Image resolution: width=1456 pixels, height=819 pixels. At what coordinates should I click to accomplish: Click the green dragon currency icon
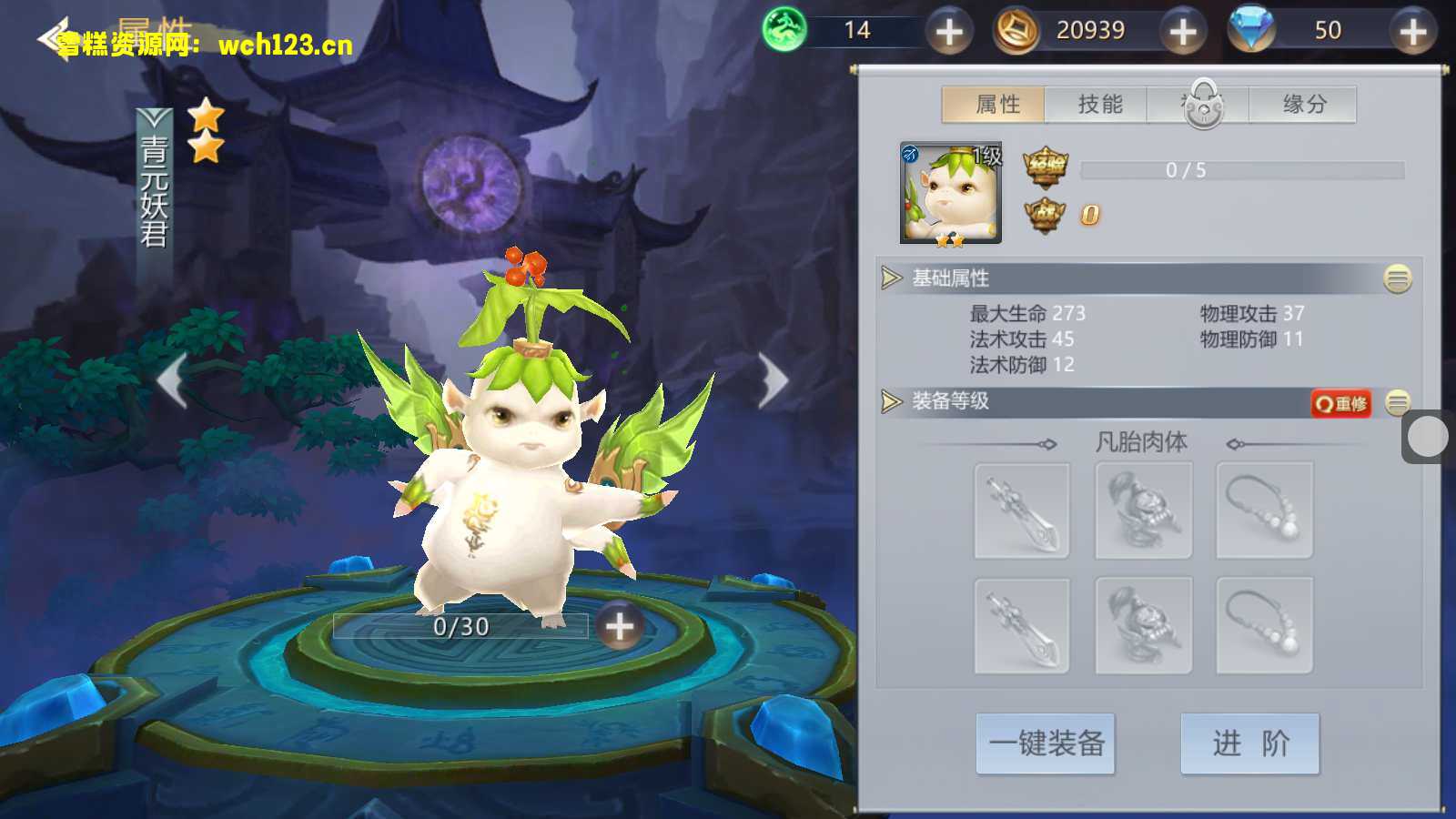pos(784,30)
